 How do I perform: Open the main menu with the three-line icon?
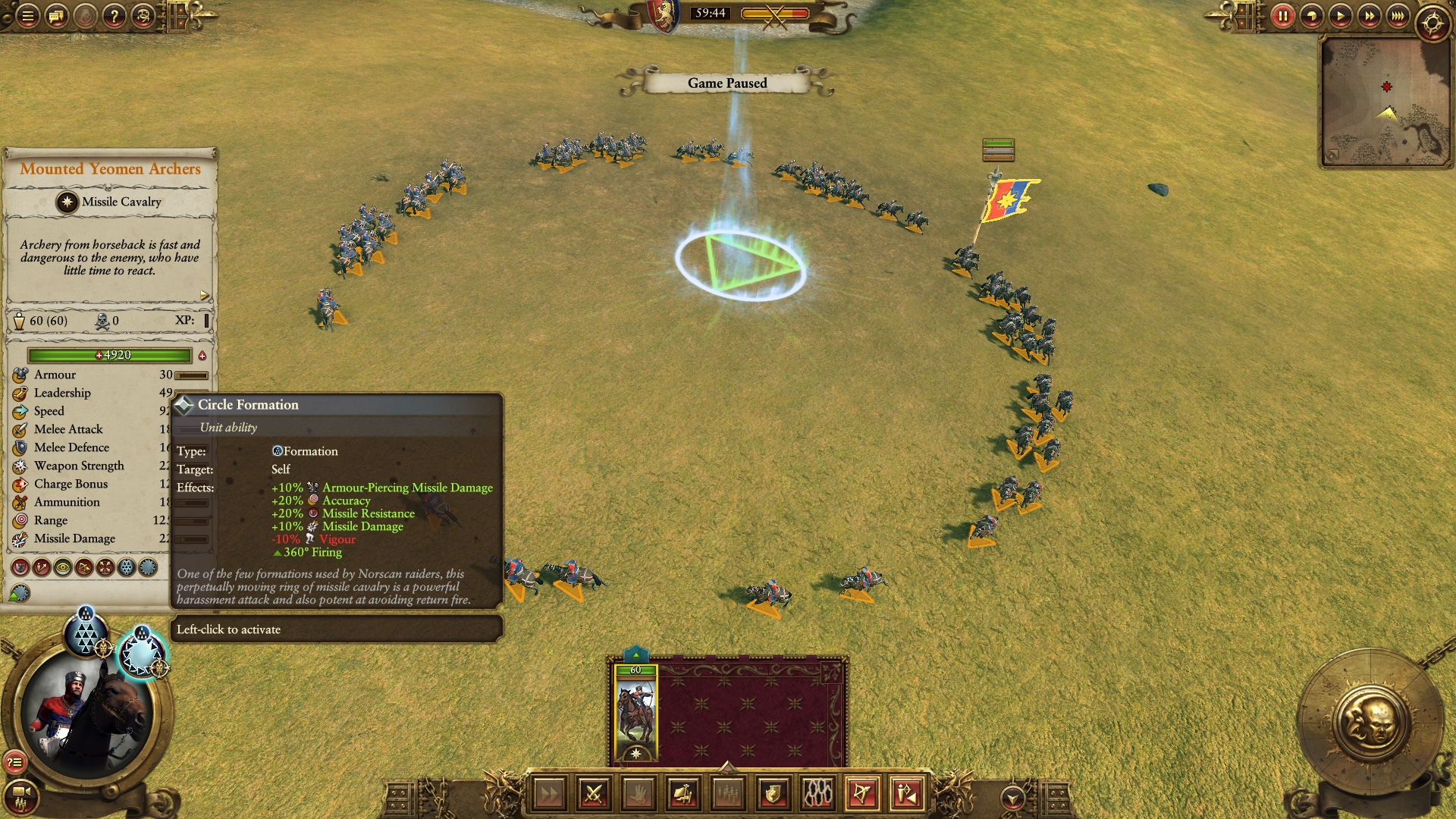point(27,15)
